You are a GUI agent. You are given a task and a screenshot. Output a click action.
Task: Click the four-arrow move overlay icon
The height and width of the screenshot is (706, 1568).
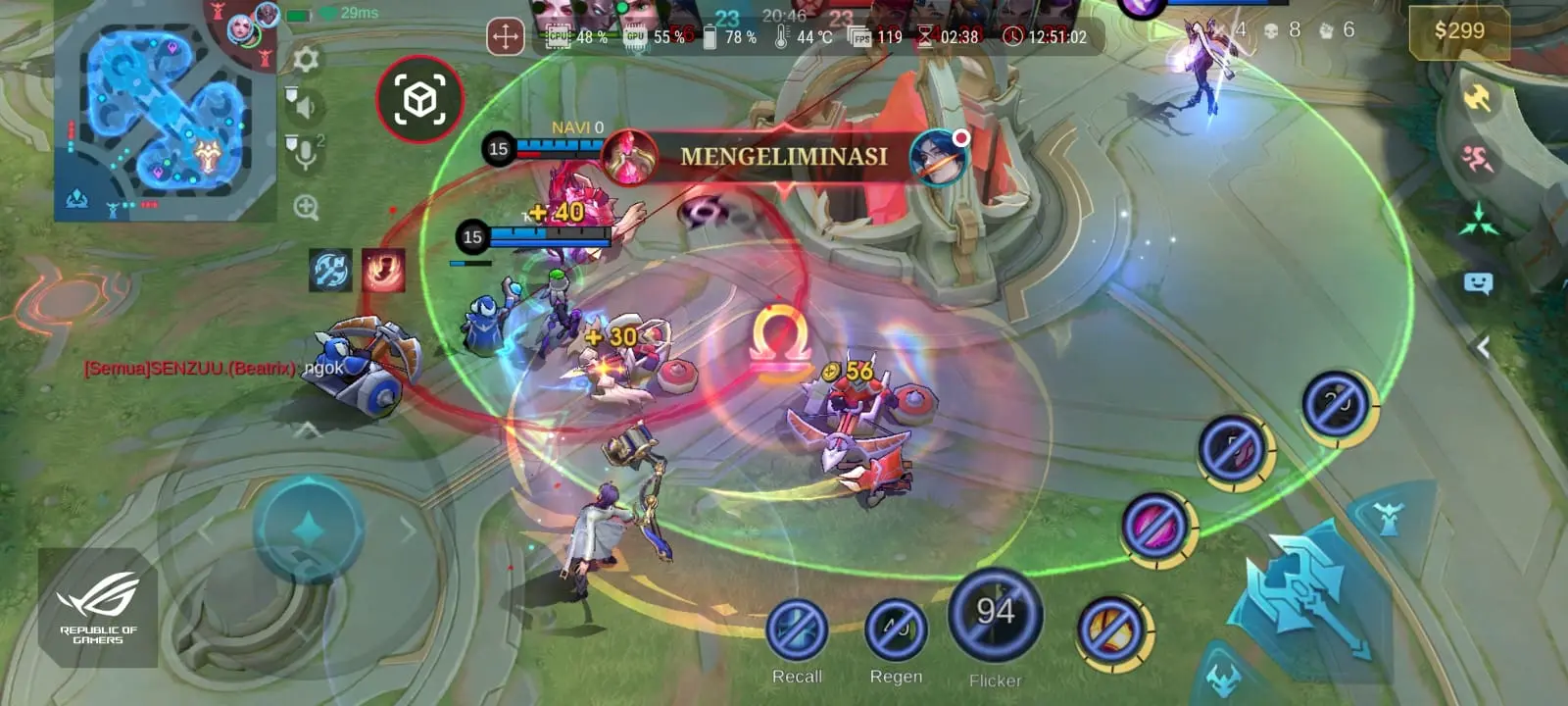point(505,38)
